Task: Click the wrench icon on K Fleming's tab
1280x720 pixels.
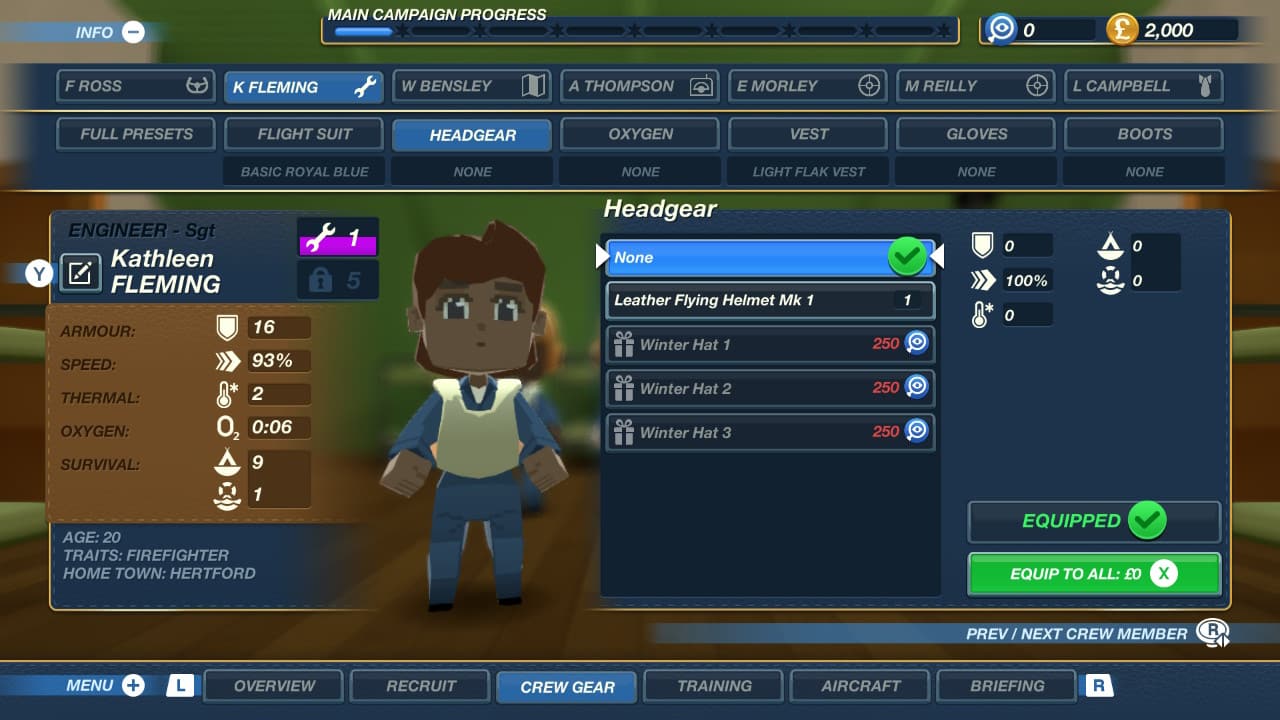Action: pos(365,86)
